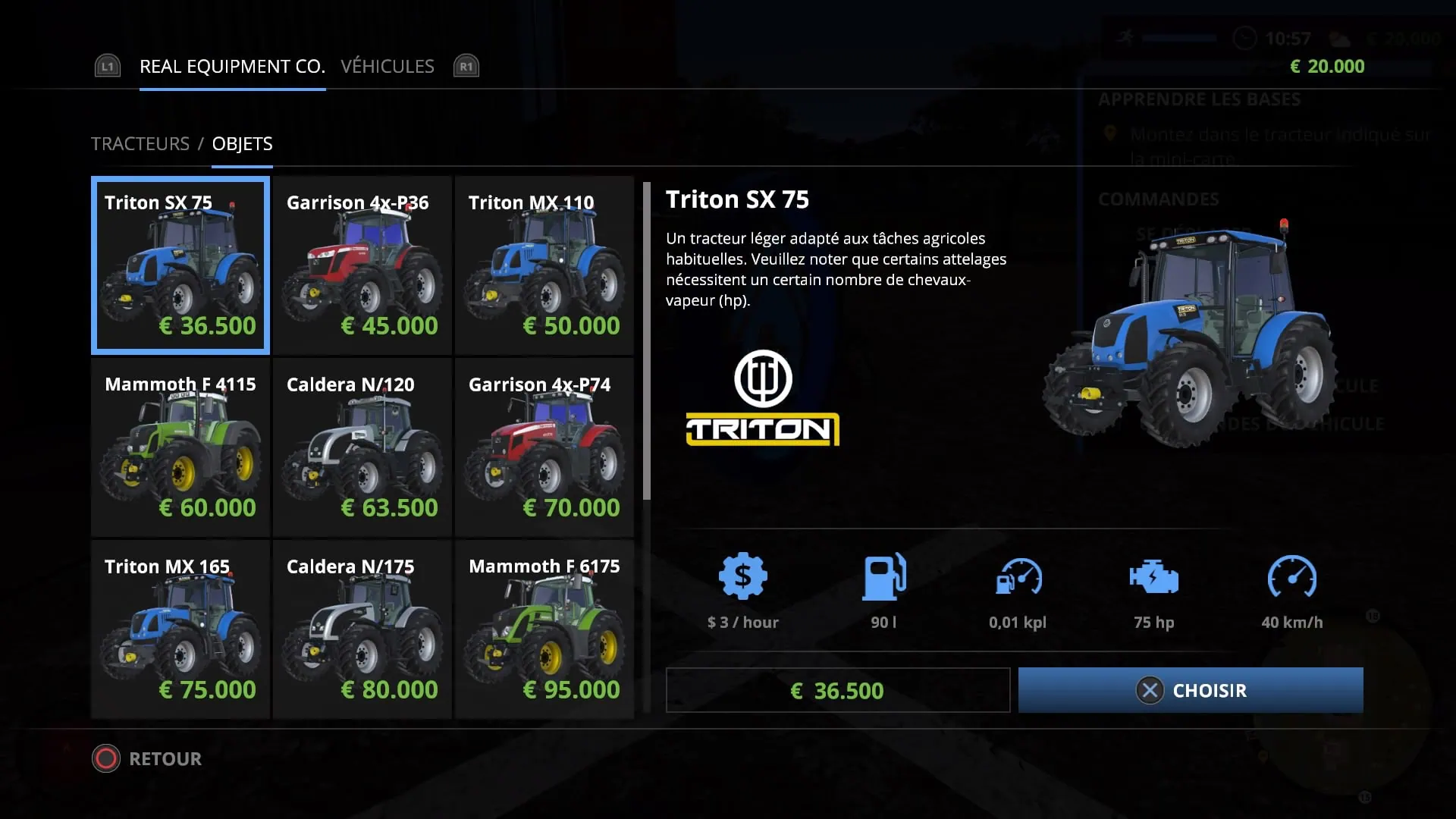Open the Véhicules tab
Screen dimensions: 1456x819
coord(388,67)
